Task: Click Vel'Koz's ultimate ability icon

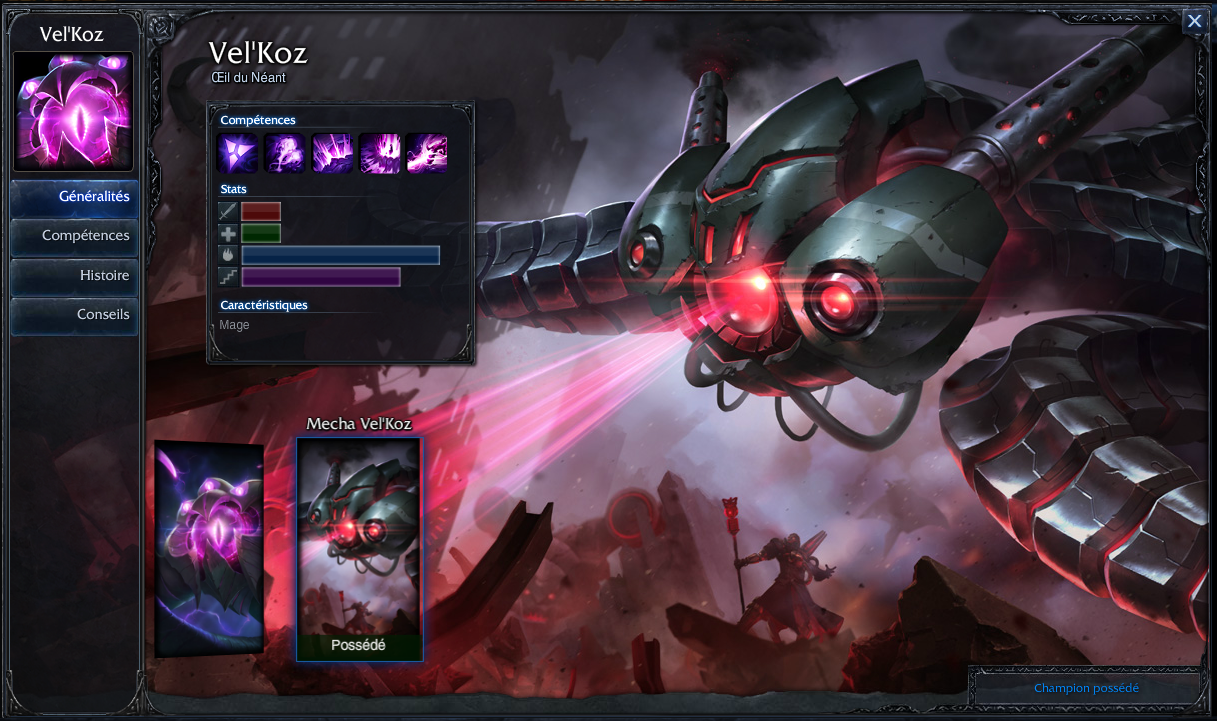Action: 427,154
